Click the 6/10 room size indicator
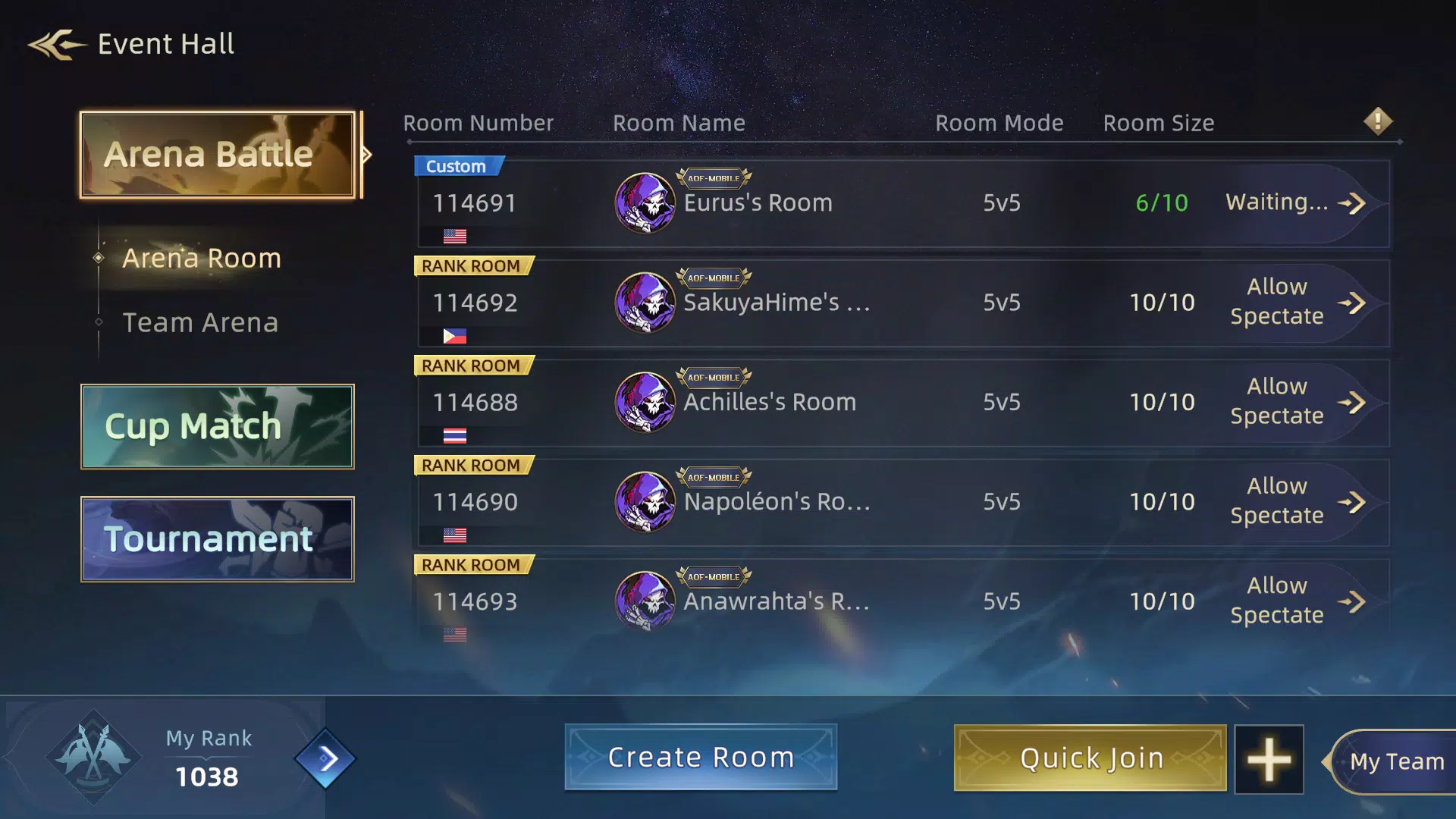 (x=1162, y=202)
